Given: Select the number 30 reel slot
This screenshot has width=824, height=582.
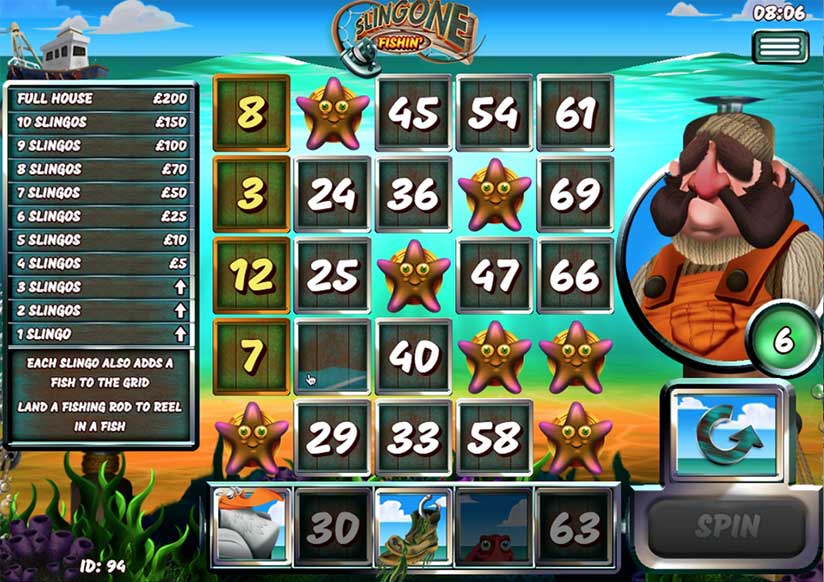Looking at the screenshot, I should 332,527.
